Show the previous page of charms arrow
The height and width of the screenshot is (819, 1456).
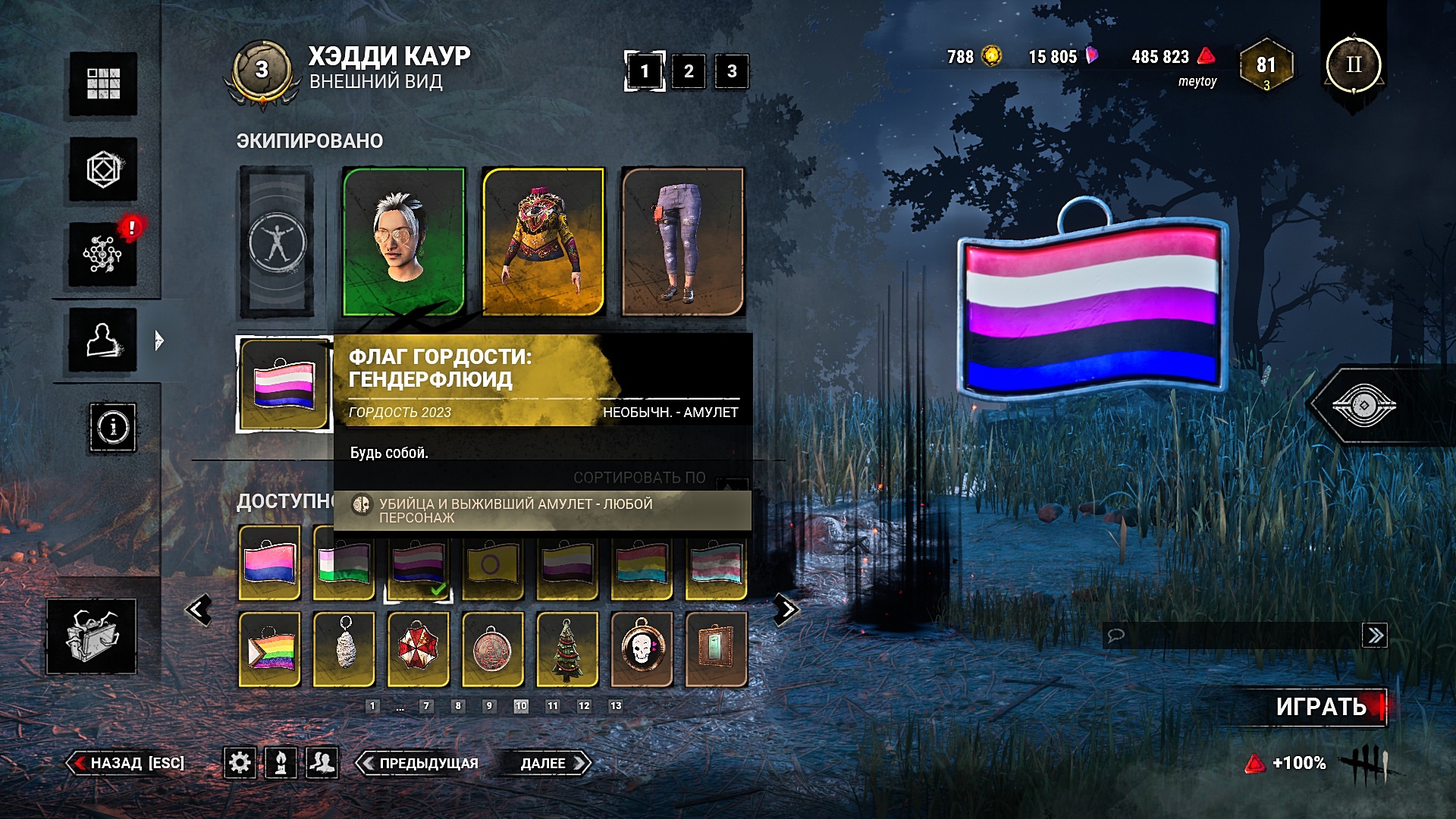tap(199, 610)
